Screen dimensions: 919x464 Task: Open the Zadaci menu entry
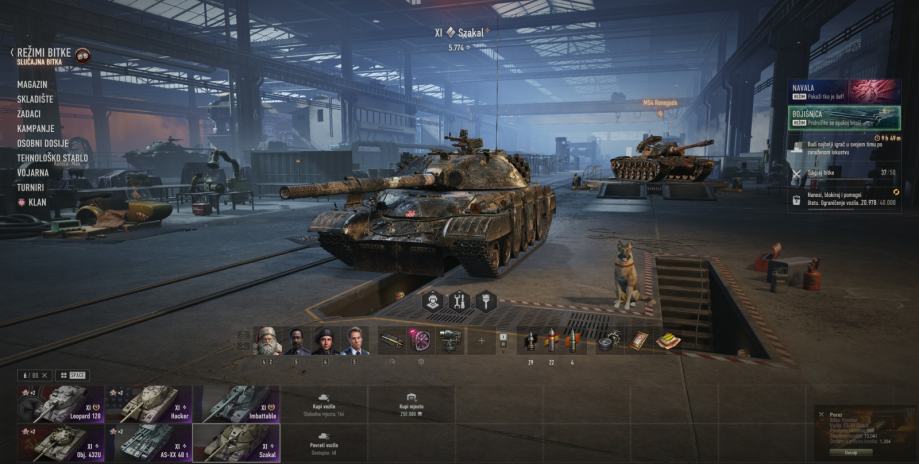[x=31, y=114]
